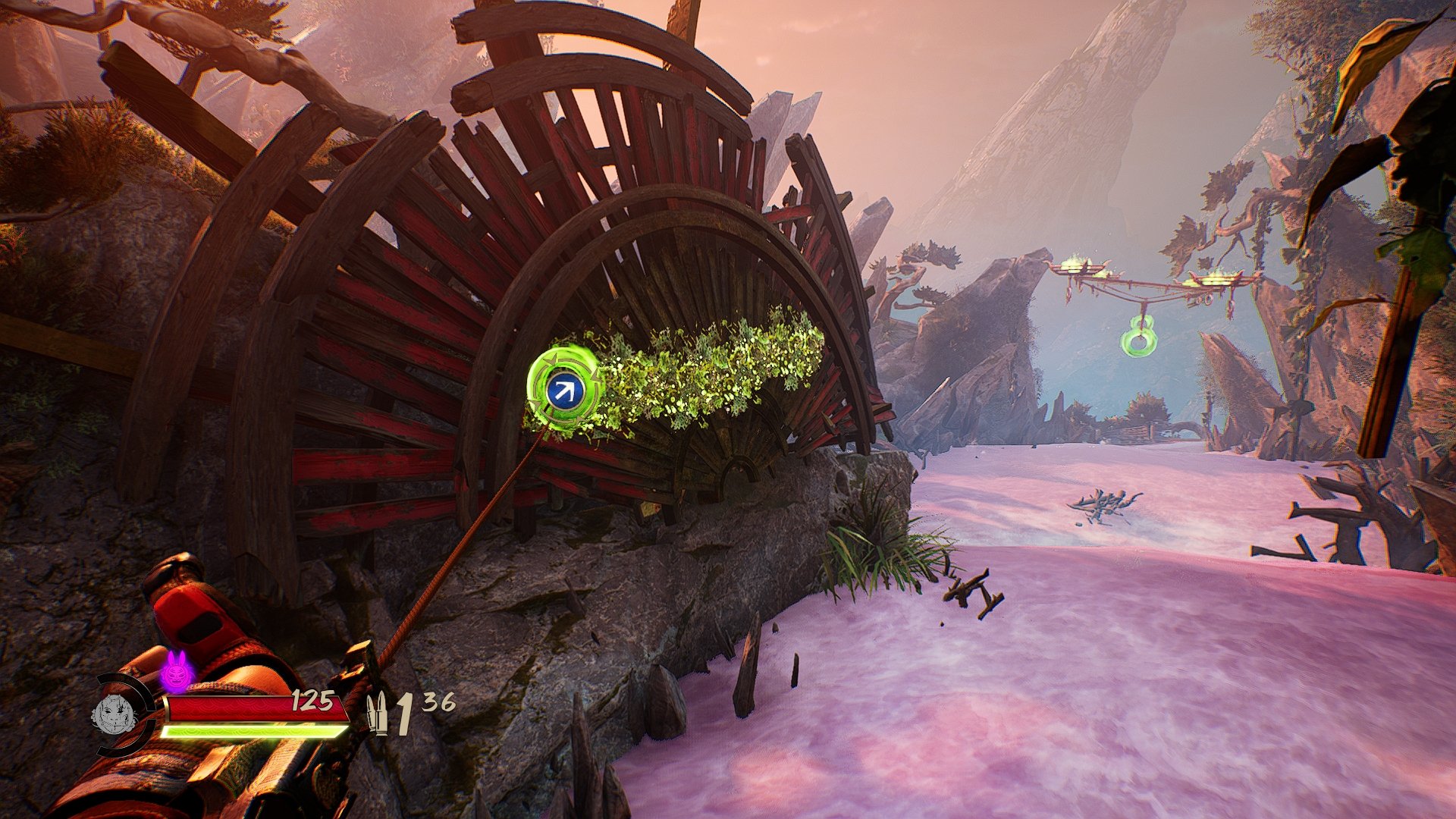The height and width of the screenshot is (819, 1456).
Task: Select the purple demon mask finisher icon
Action: tap(177, 671)
